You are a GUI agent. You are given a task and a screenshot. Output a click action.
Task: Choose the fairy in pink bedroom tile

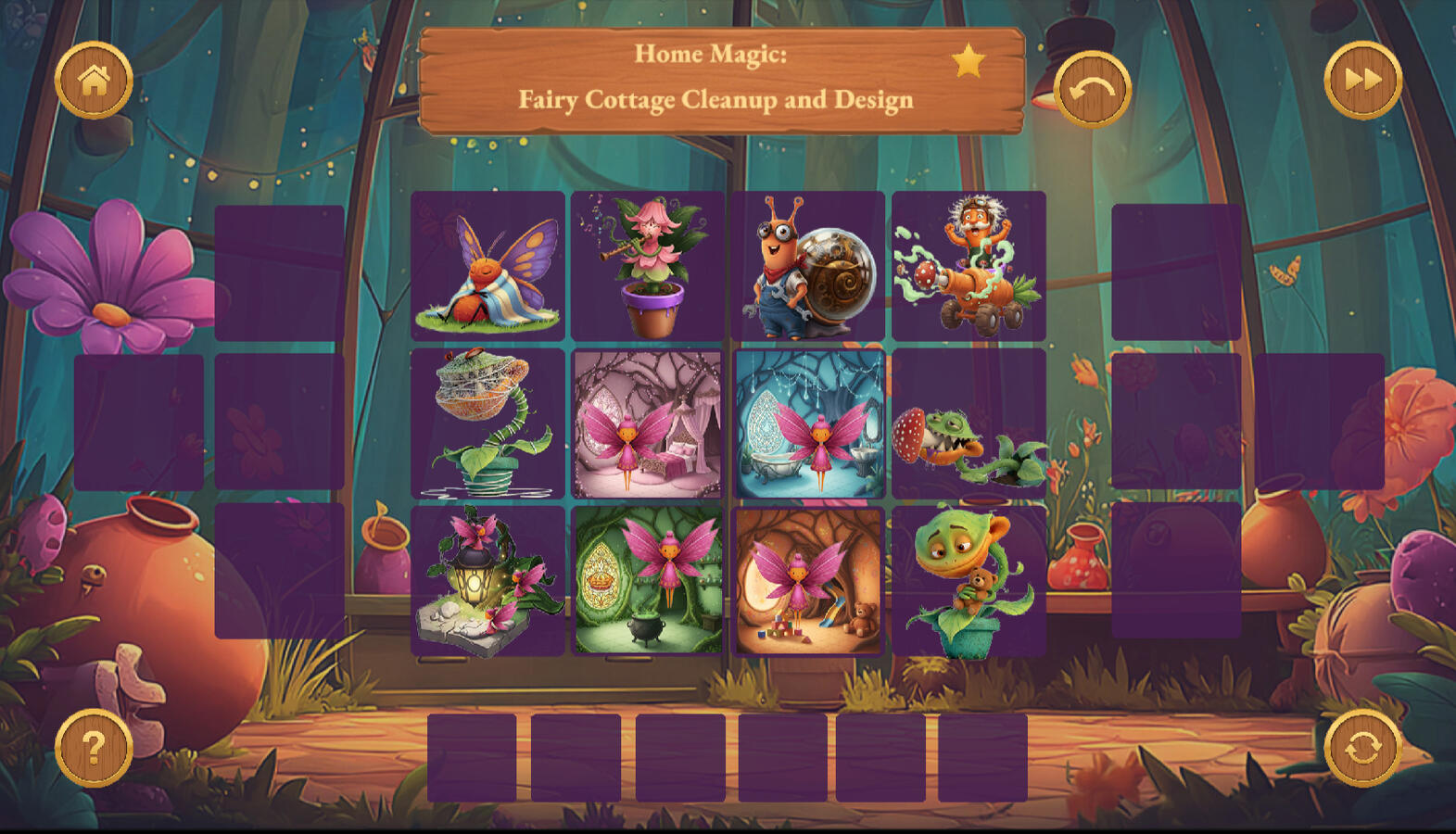[x=648, y=423]
